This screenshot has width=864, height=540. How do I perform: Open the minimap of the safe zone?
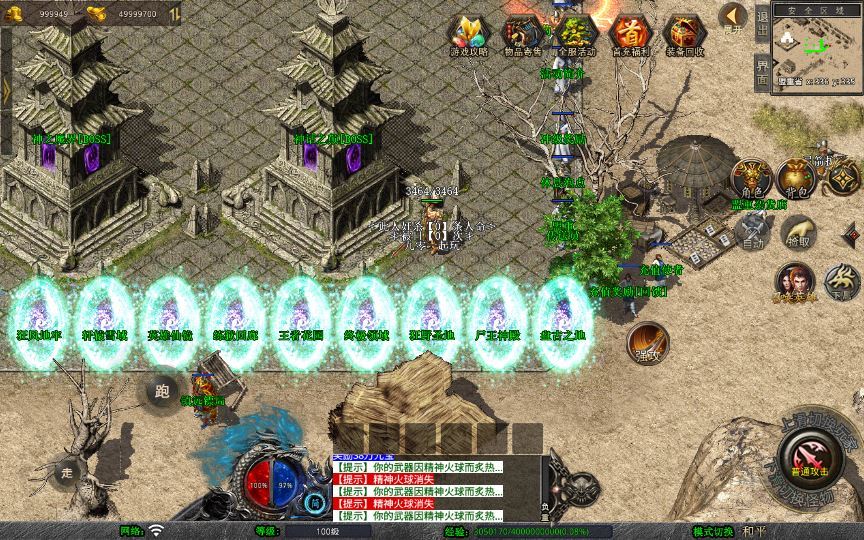click(817, 48)
